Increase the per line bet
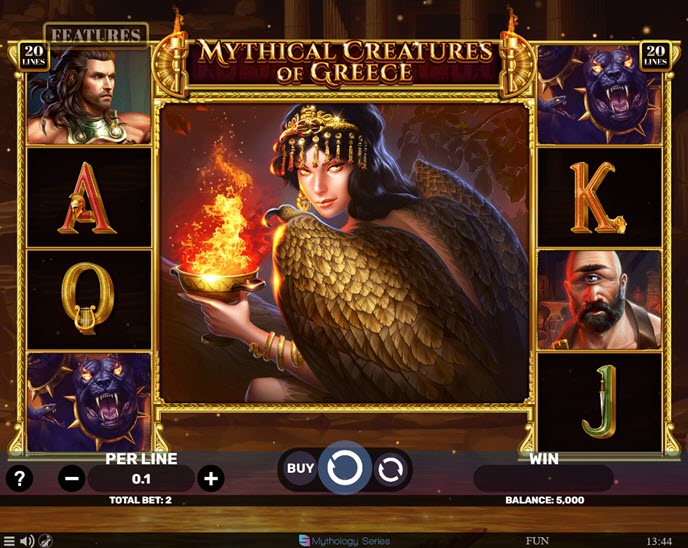 click(211, 478)
